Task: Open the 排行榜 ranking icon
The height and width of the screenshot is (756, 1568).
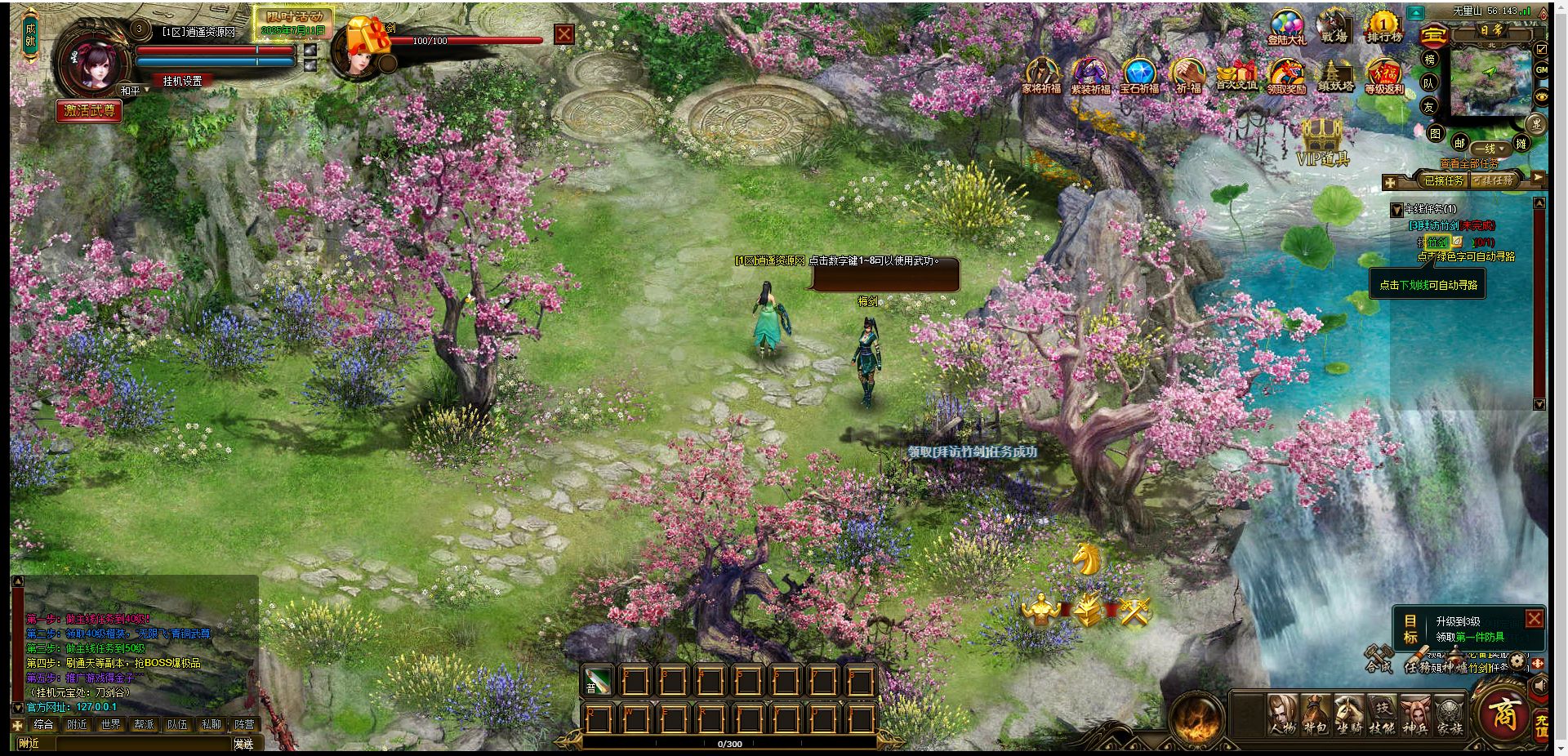Action: 1383,27
